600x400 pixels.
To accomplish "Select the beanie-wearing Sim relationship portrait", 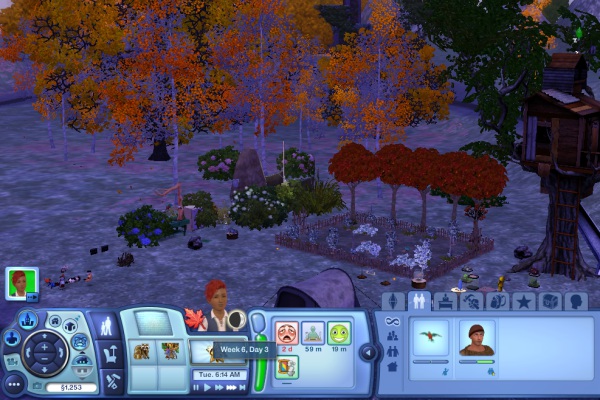I will coord(476,337).
